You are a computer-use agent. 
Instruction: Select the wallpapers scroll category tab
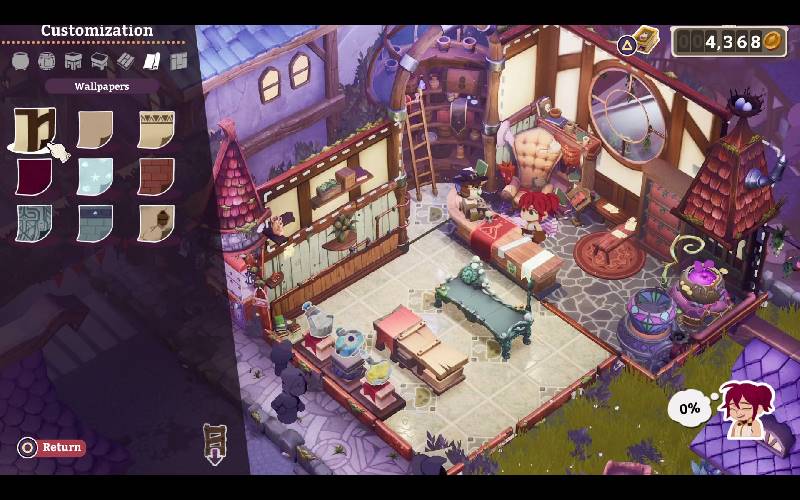point(152,61)
